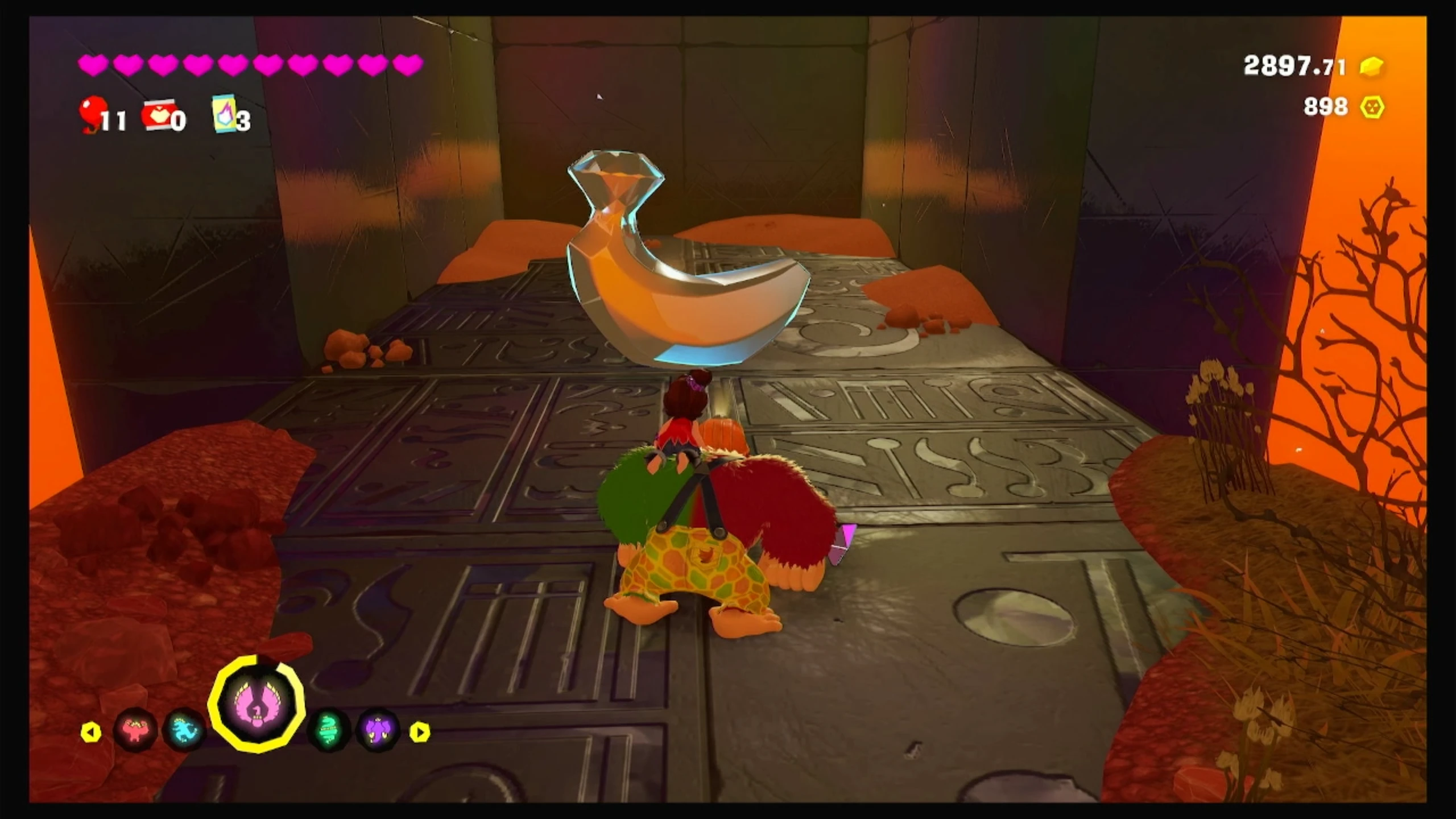Switch to the blue zebra Bananza icon
The height and width of the screenshot is (819, 1456).
point(184,730)
